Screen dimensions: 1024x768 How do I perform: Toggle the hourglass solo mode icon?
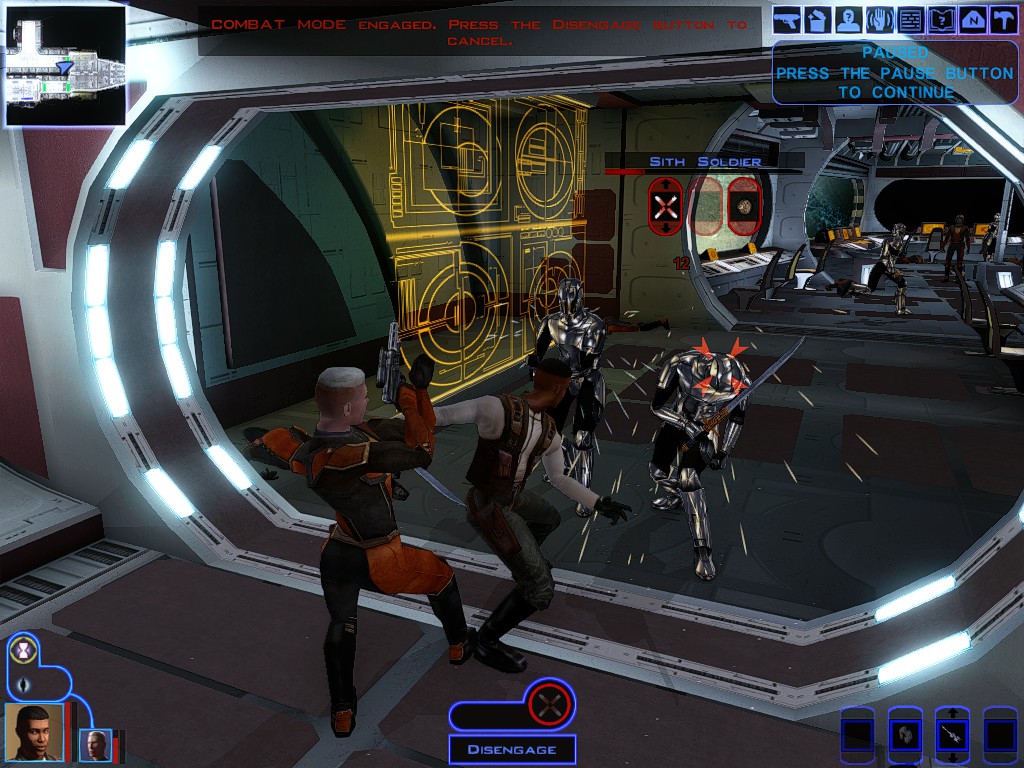23,649
